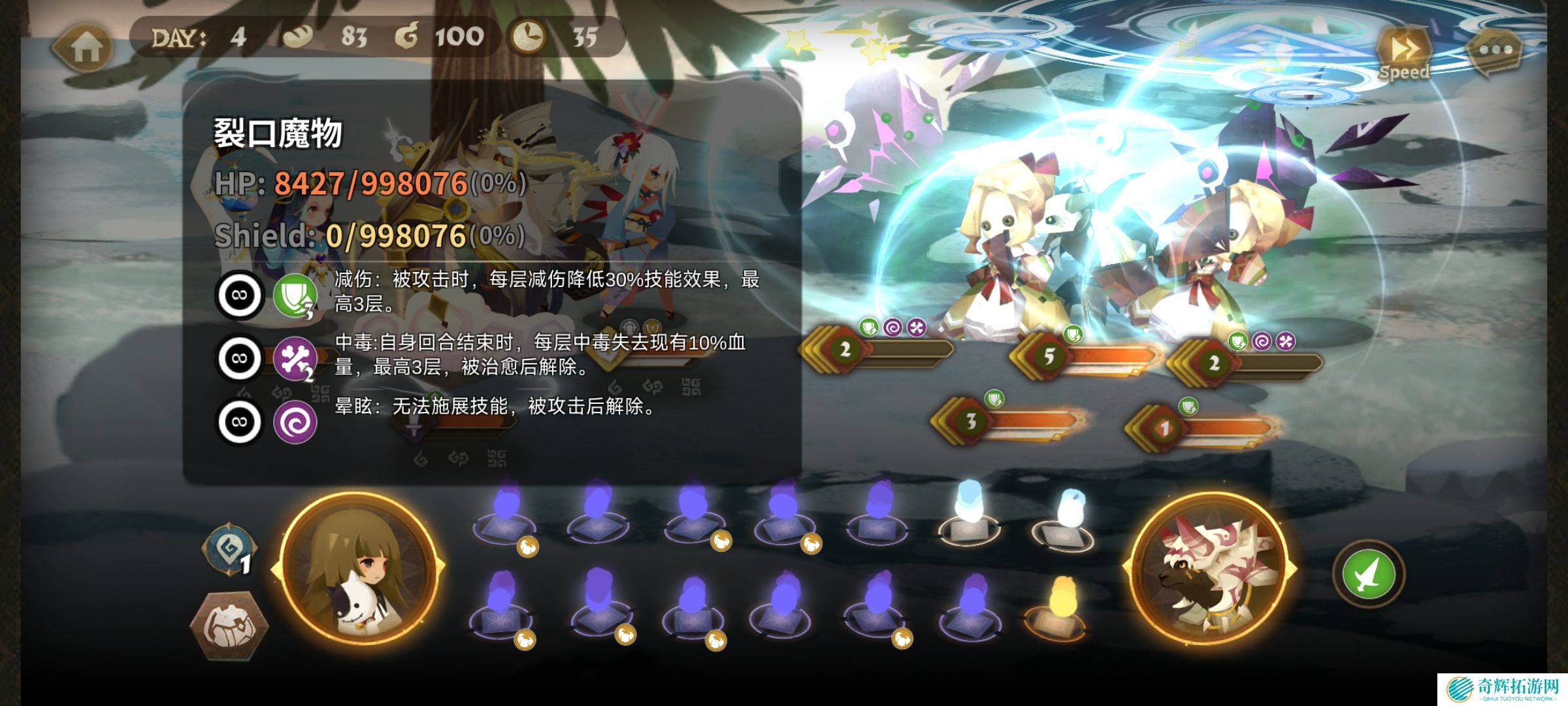Inspect the green shield damage reduction icon
The height and width of the screenshot is (706, 1568).
[295, 295]
